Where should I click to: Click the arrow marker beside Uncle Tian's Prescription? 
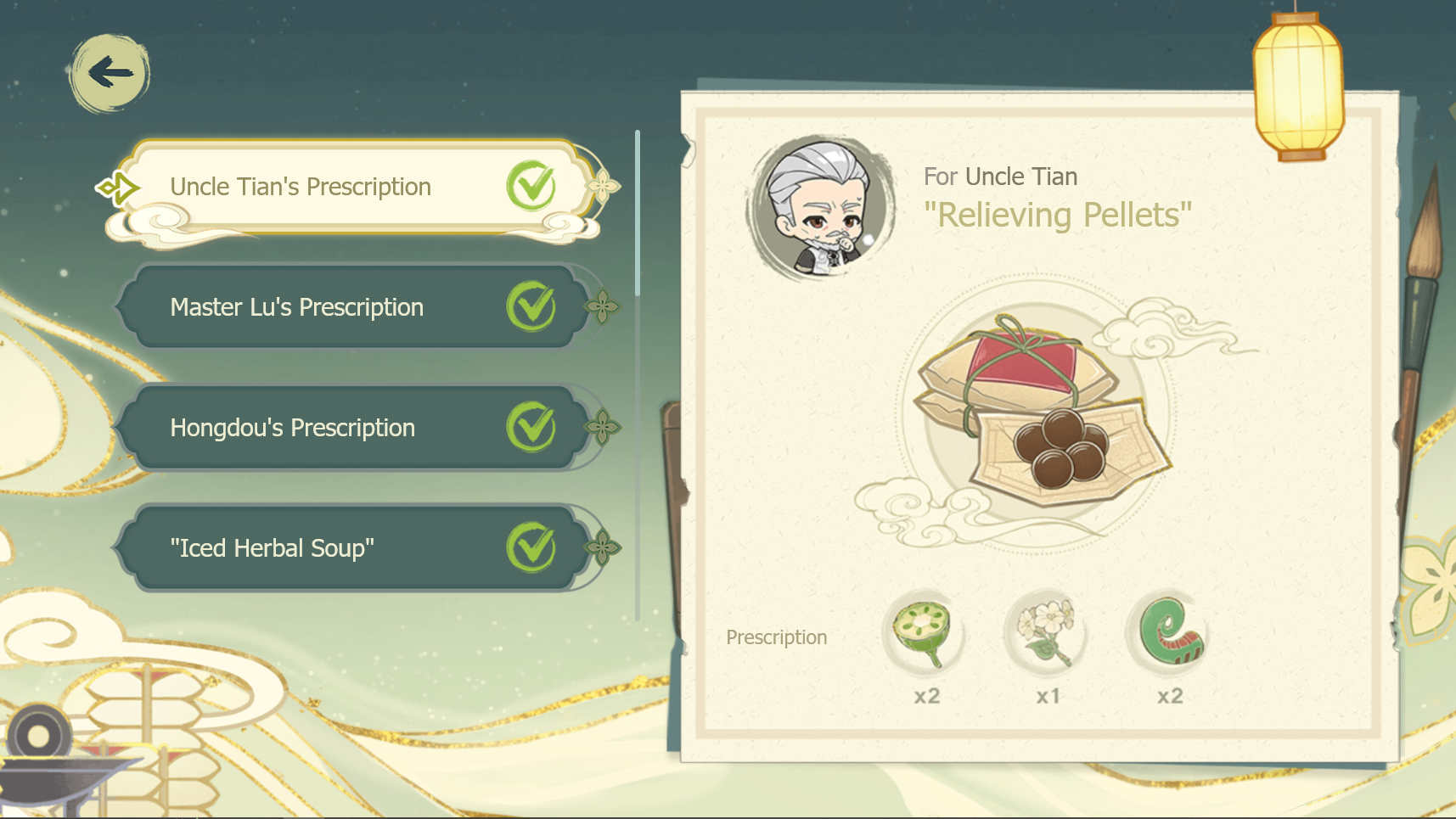click(x=118, y=186)
